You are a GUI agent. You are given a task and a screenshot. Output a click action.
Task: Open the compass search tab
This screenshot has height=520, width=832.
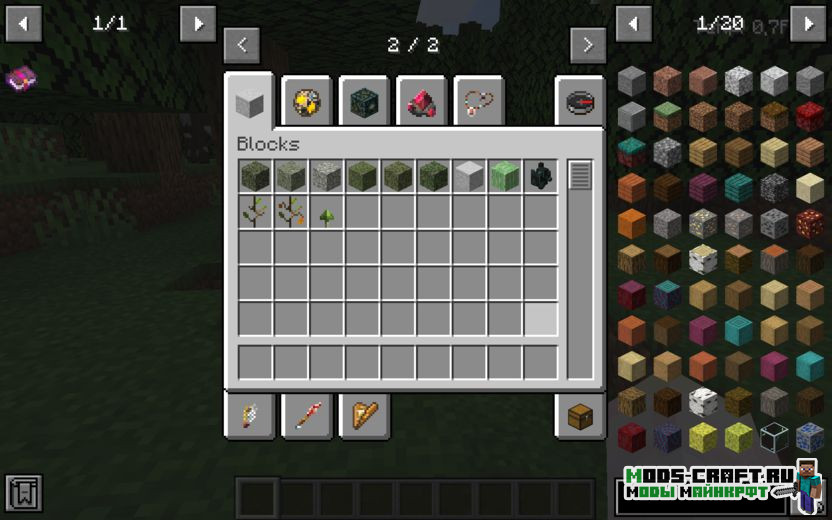click(x=580, y=101)
